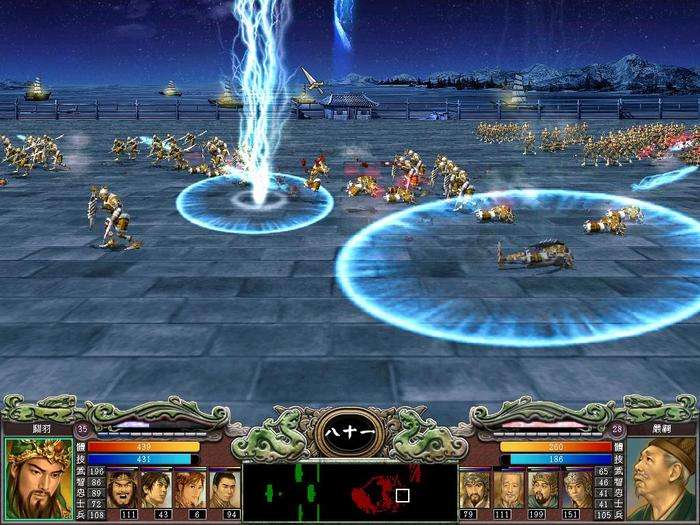This screenshot has height=525, width=700.
Task: Pick the enemy officer with 199 troops
Action: pyautogui.click(x=542, y=488)
